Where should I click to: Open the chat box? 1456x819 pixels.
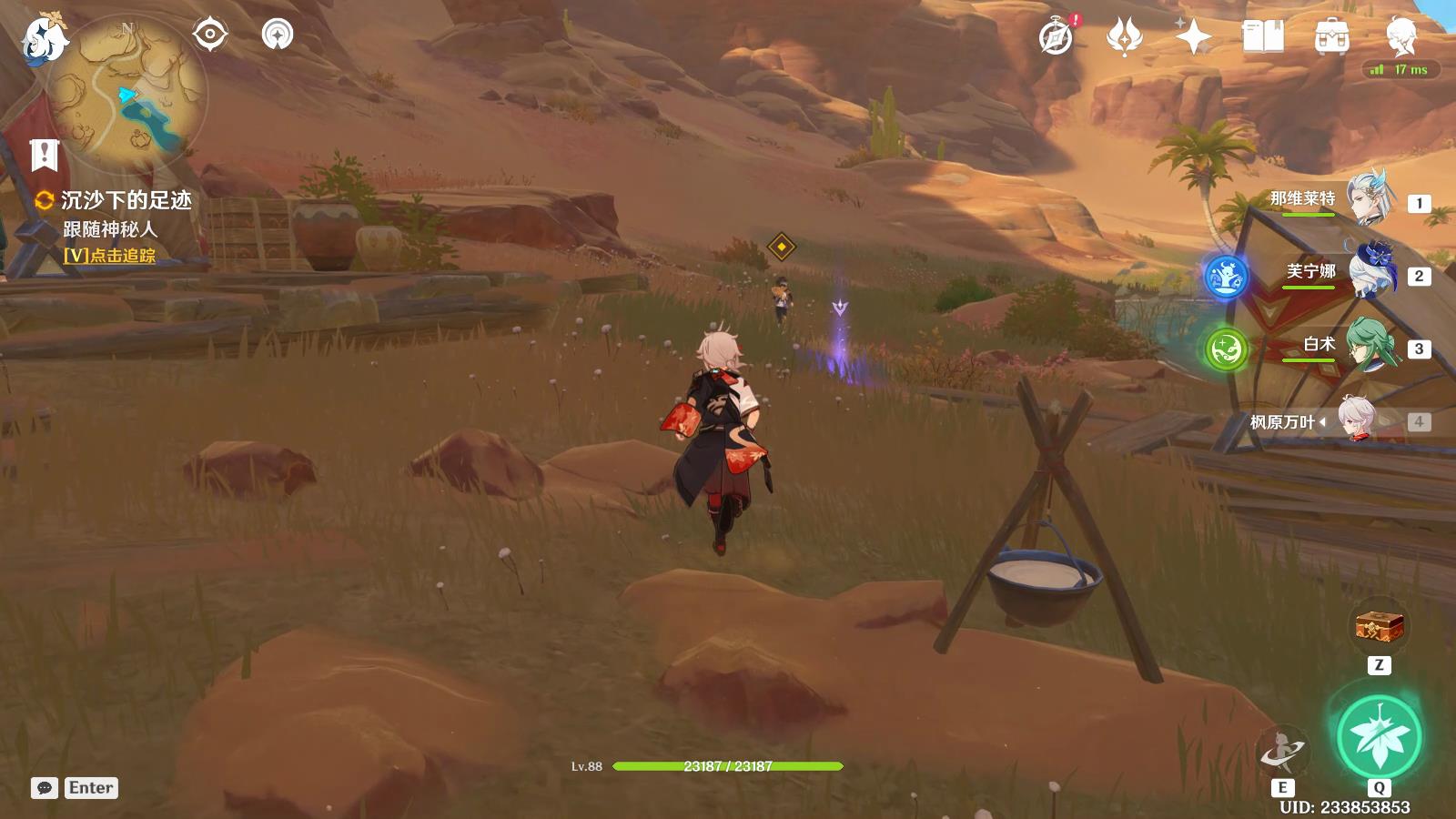(45, 788)
